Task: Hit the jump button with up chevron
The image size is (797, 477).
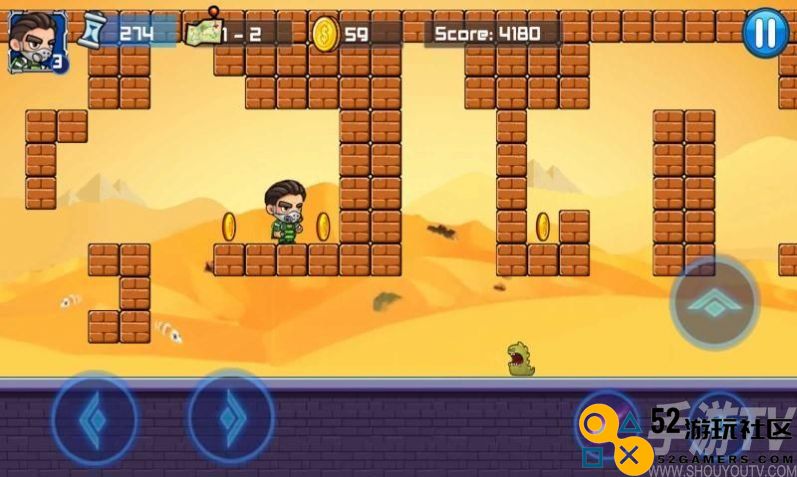Action: [x=713, y=304]
